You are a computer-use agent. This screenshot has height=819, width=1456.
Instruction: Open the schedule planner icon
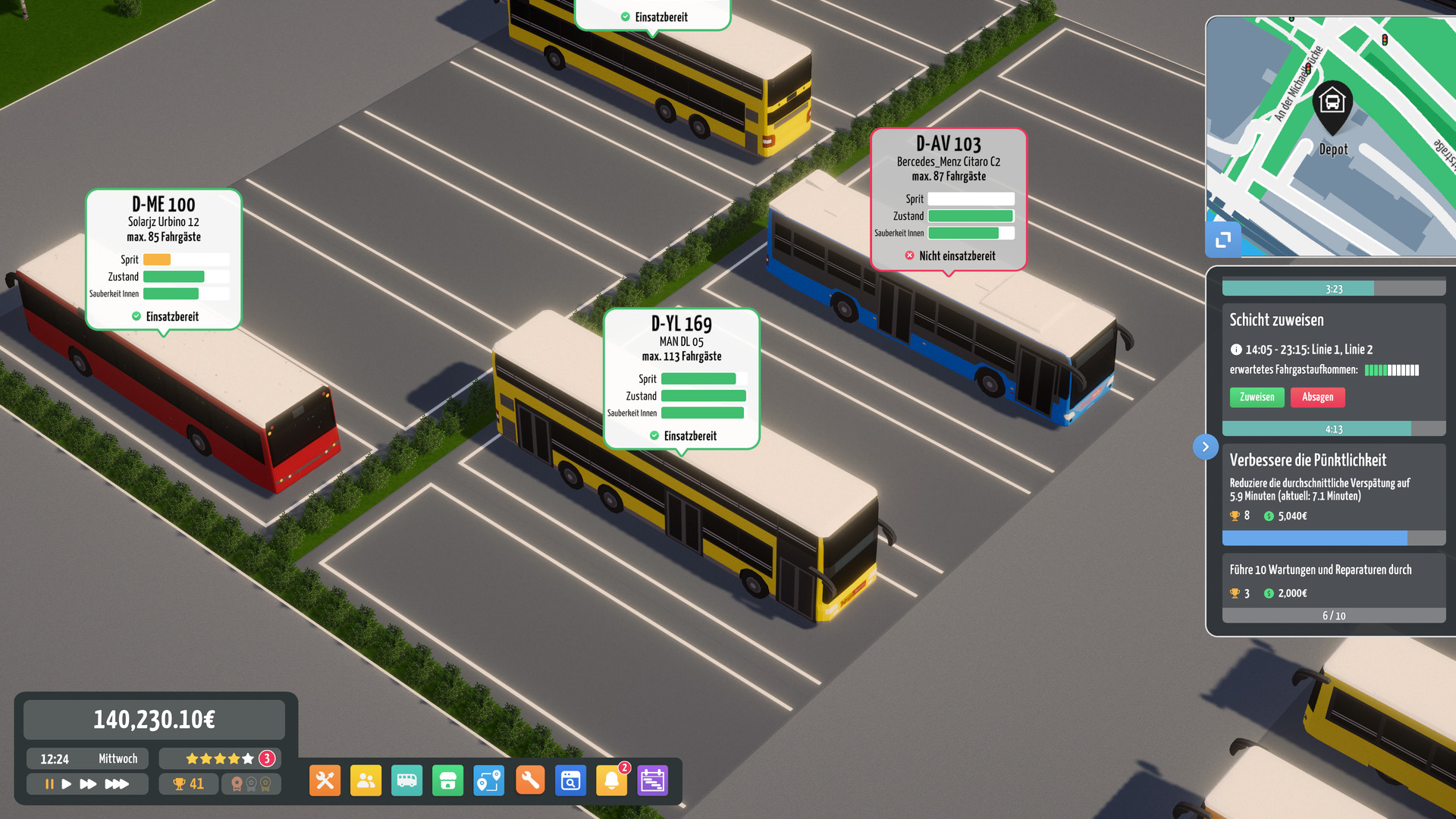pyautogui.click(x=652, y=780)
